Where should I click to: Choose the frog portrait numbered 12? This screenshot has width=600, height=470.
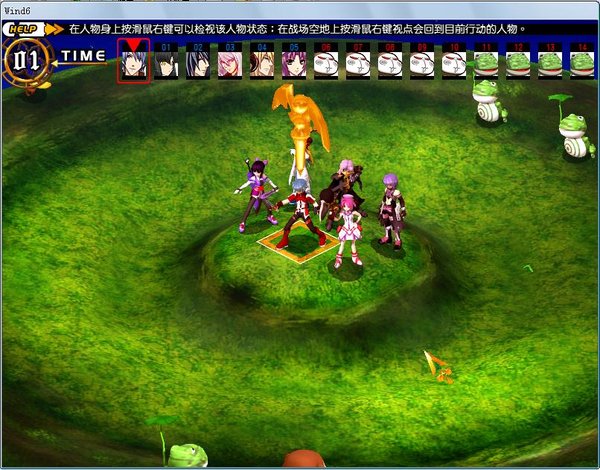(x=518, y=64)
